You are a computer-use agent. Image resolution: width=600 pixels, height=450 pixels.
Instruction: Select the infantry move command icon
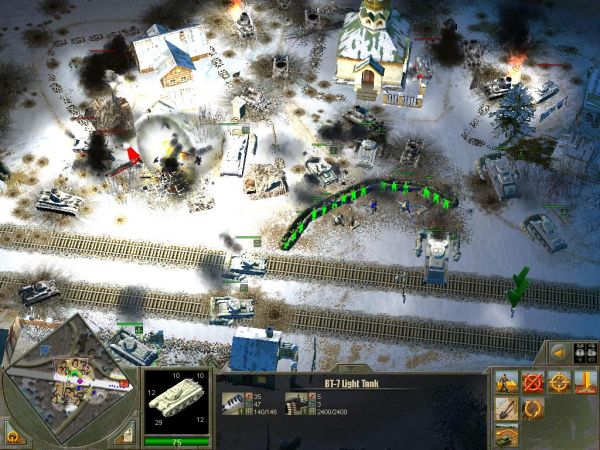point(507,383)
